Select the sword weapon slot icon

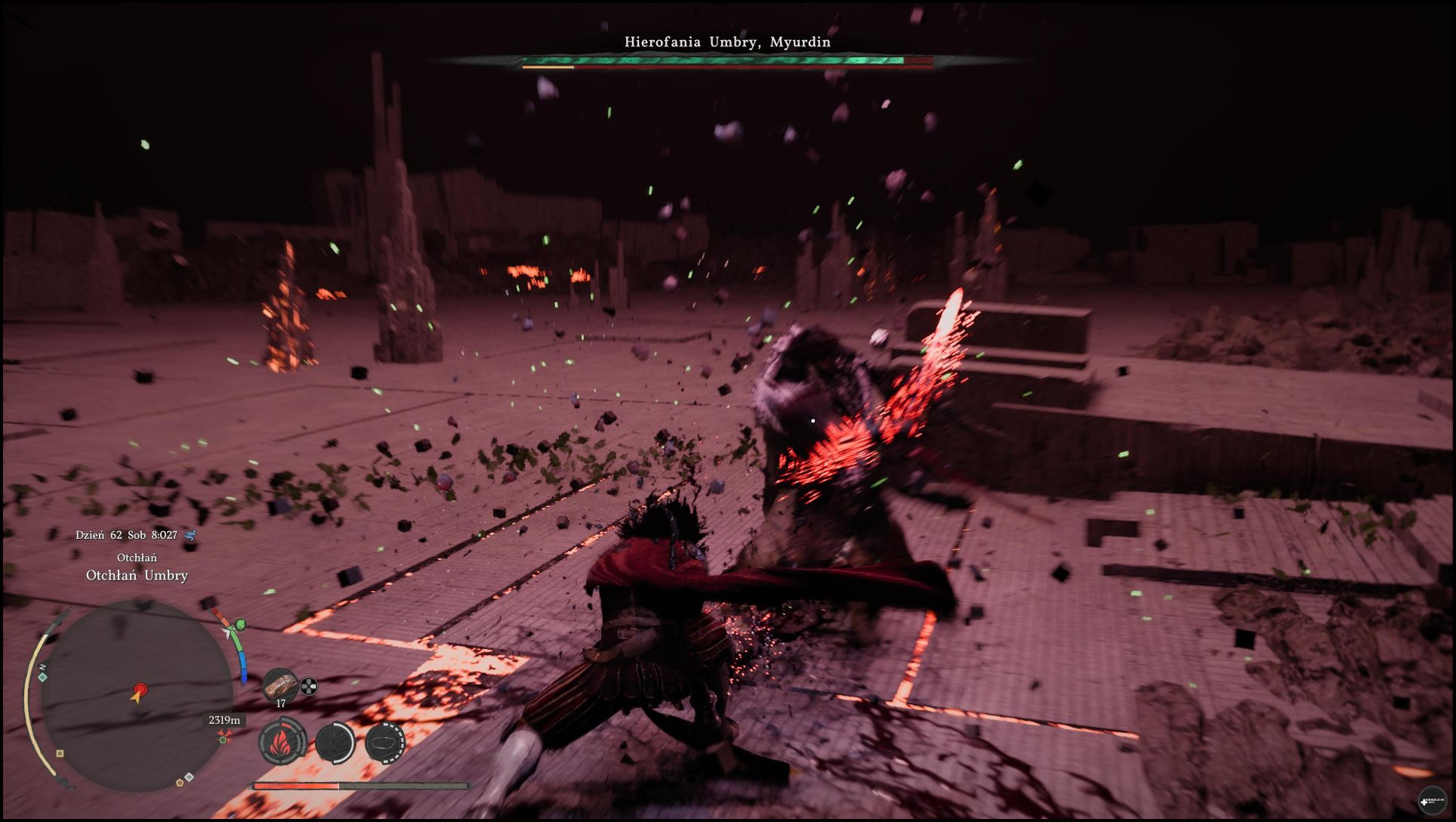[x=334, y=742]
